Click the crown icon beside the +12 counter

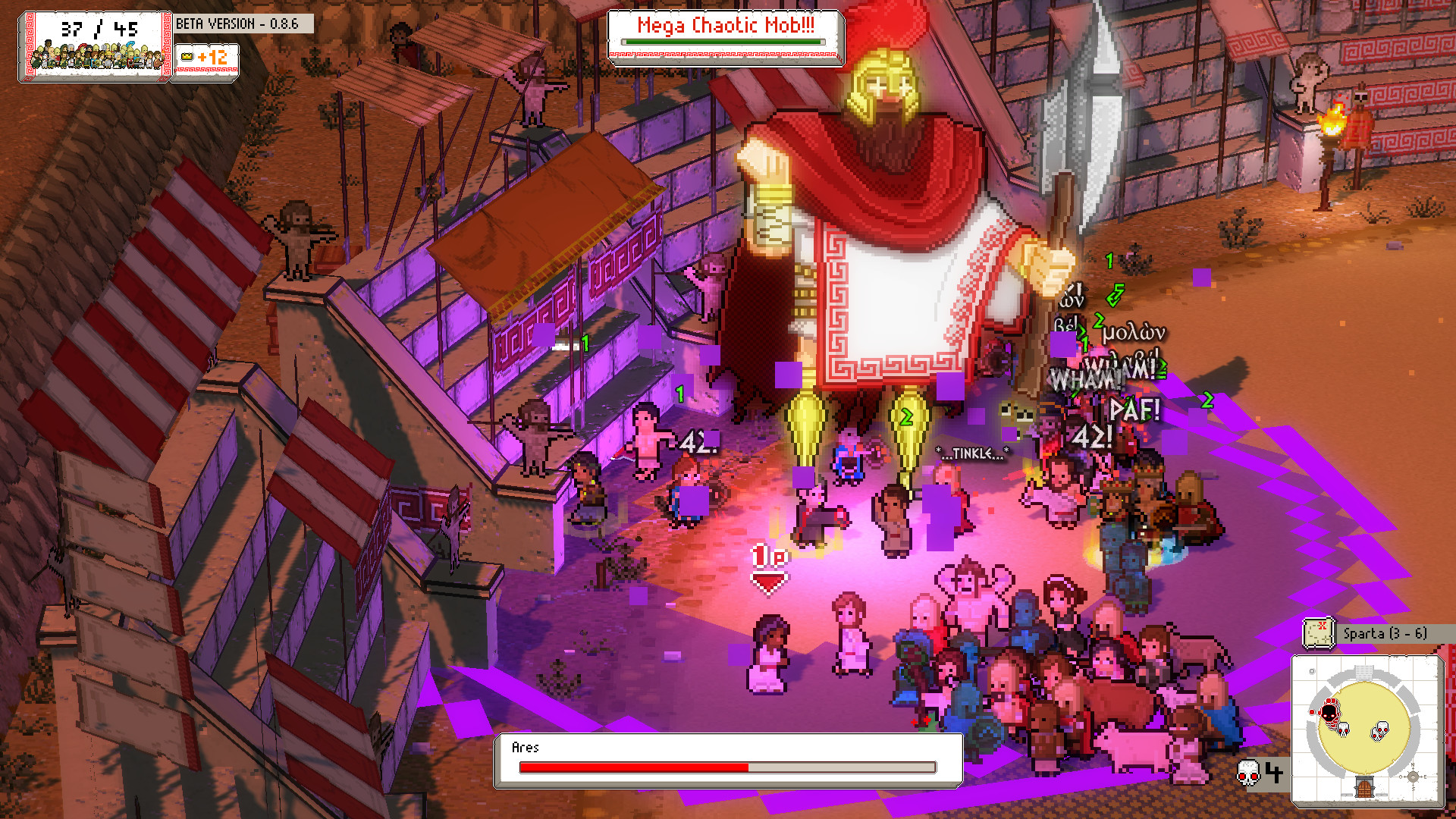187,57
